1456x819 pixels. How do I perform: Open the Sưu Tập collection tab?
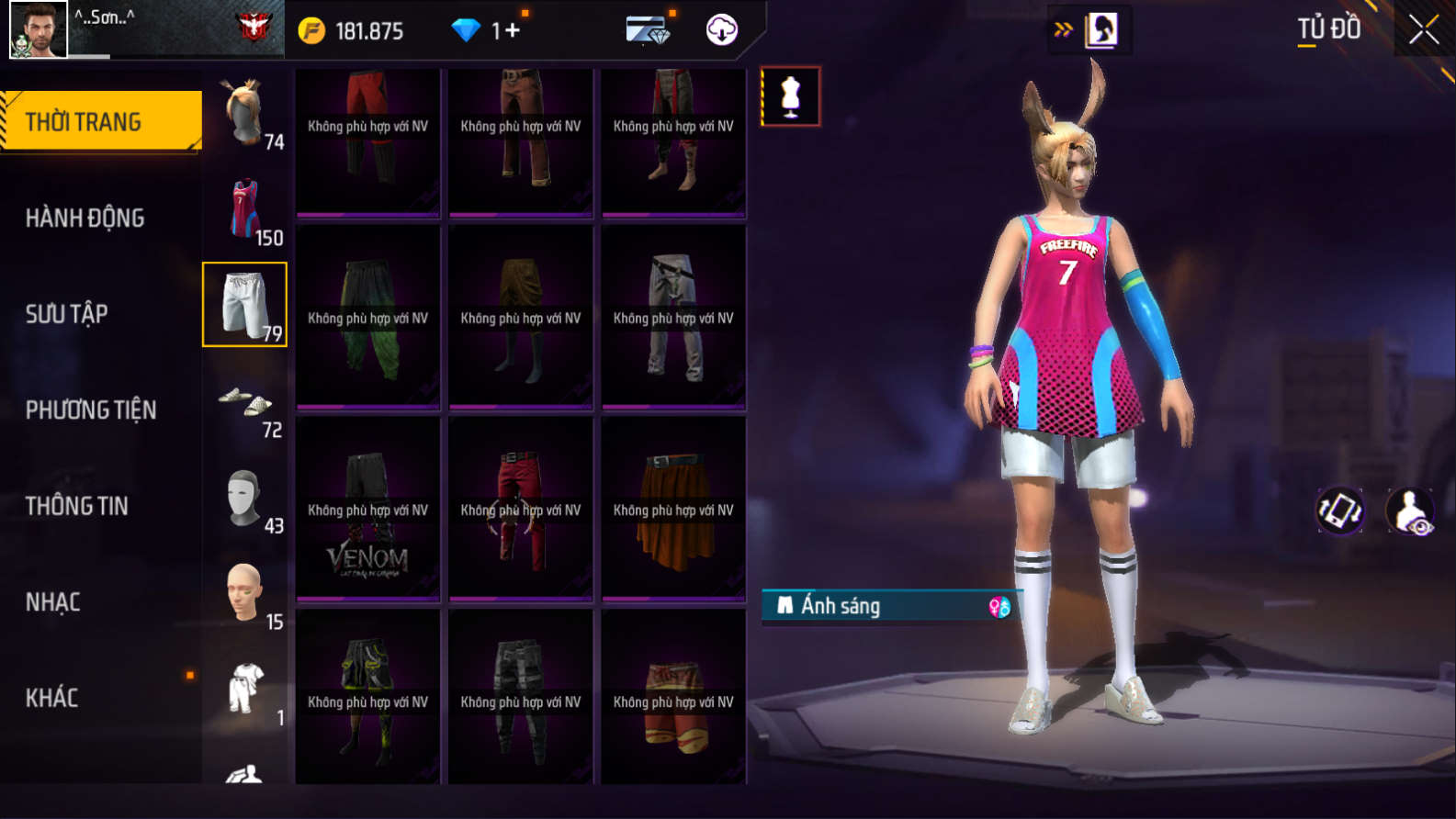(67, 314)
